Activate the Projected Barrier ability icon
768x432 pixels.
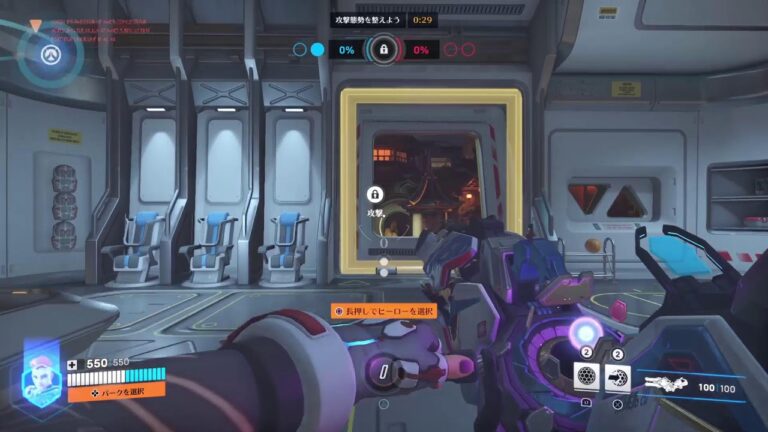(x=618, y=377)
